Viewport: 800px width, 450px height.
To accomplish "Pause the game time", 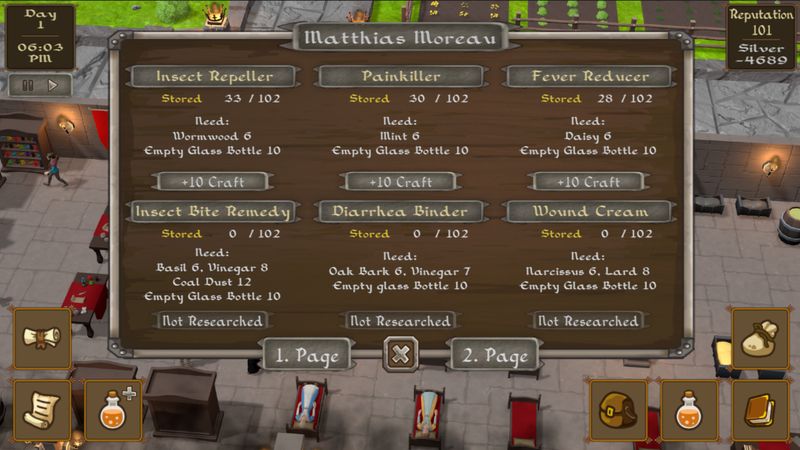I will point(26,85).
